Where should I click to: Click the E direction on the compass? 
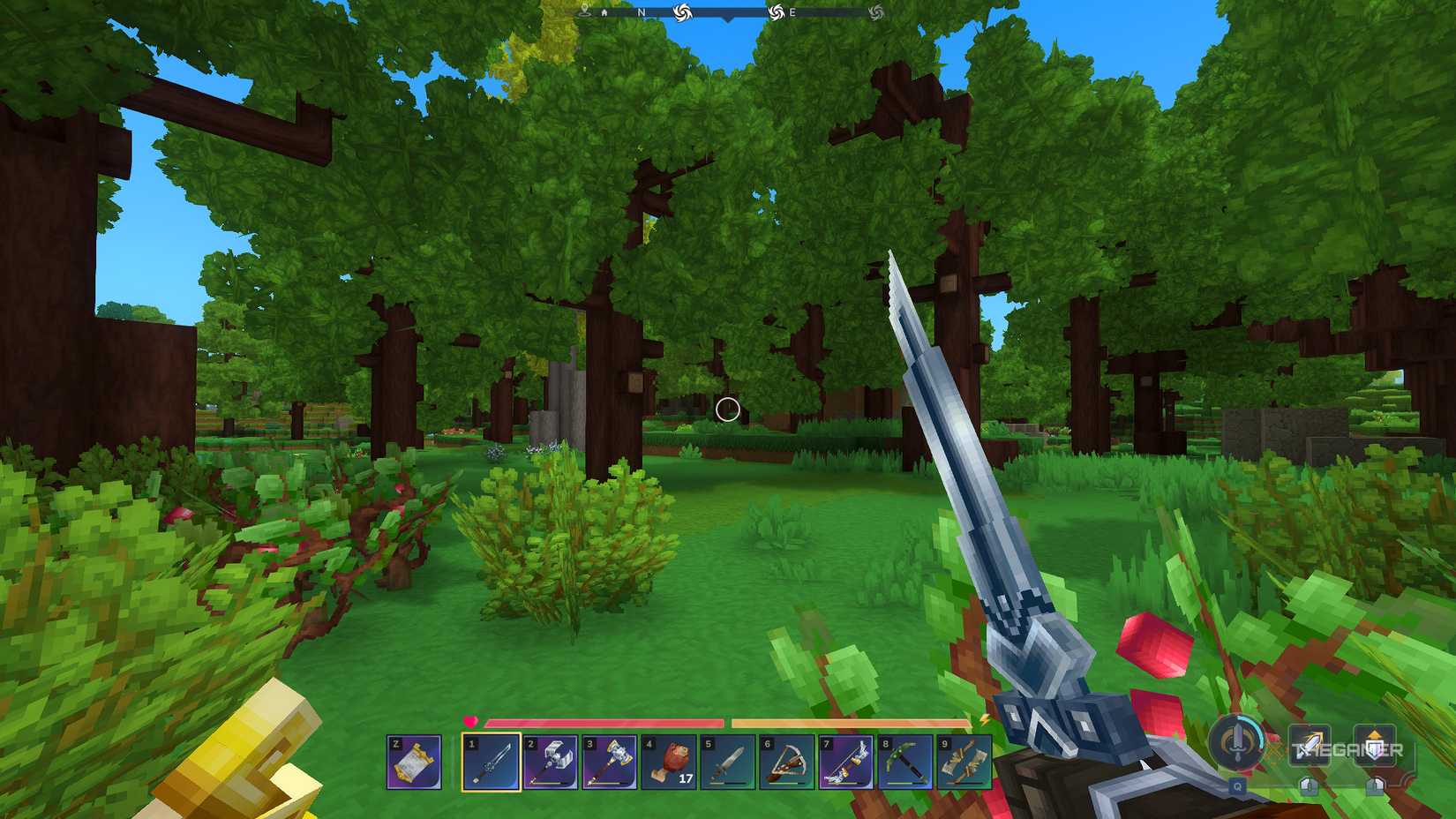point(792,12)
